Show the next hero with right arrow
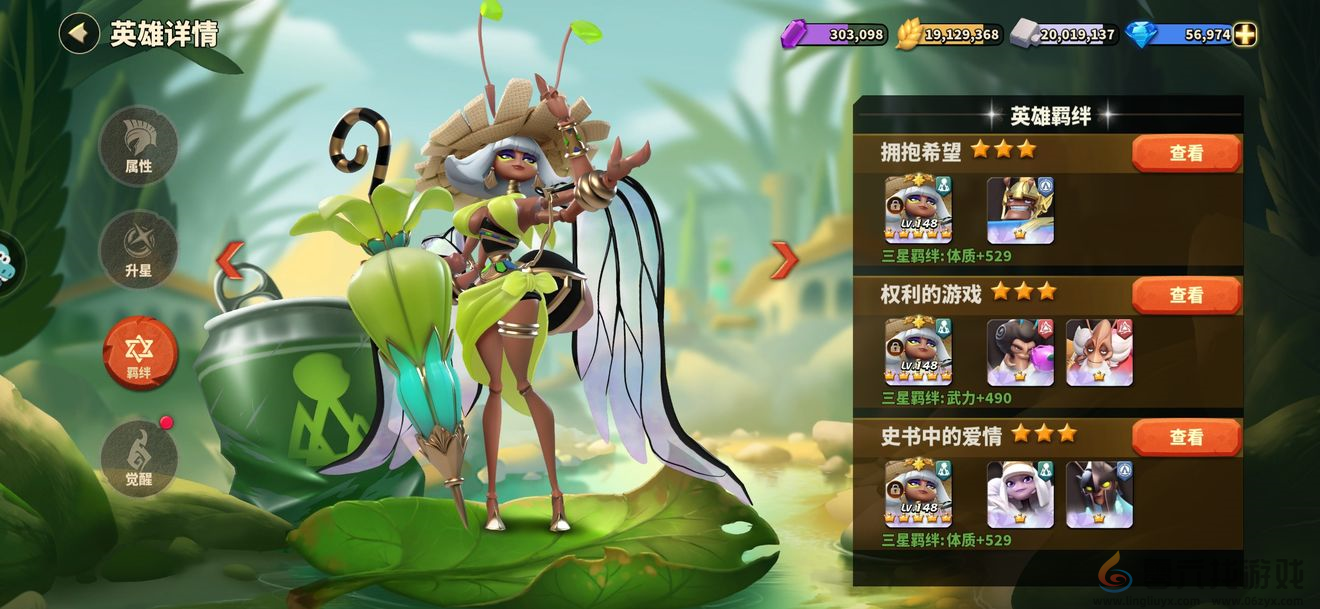The width and height of the screenshot is (1320, 609). 784,260
